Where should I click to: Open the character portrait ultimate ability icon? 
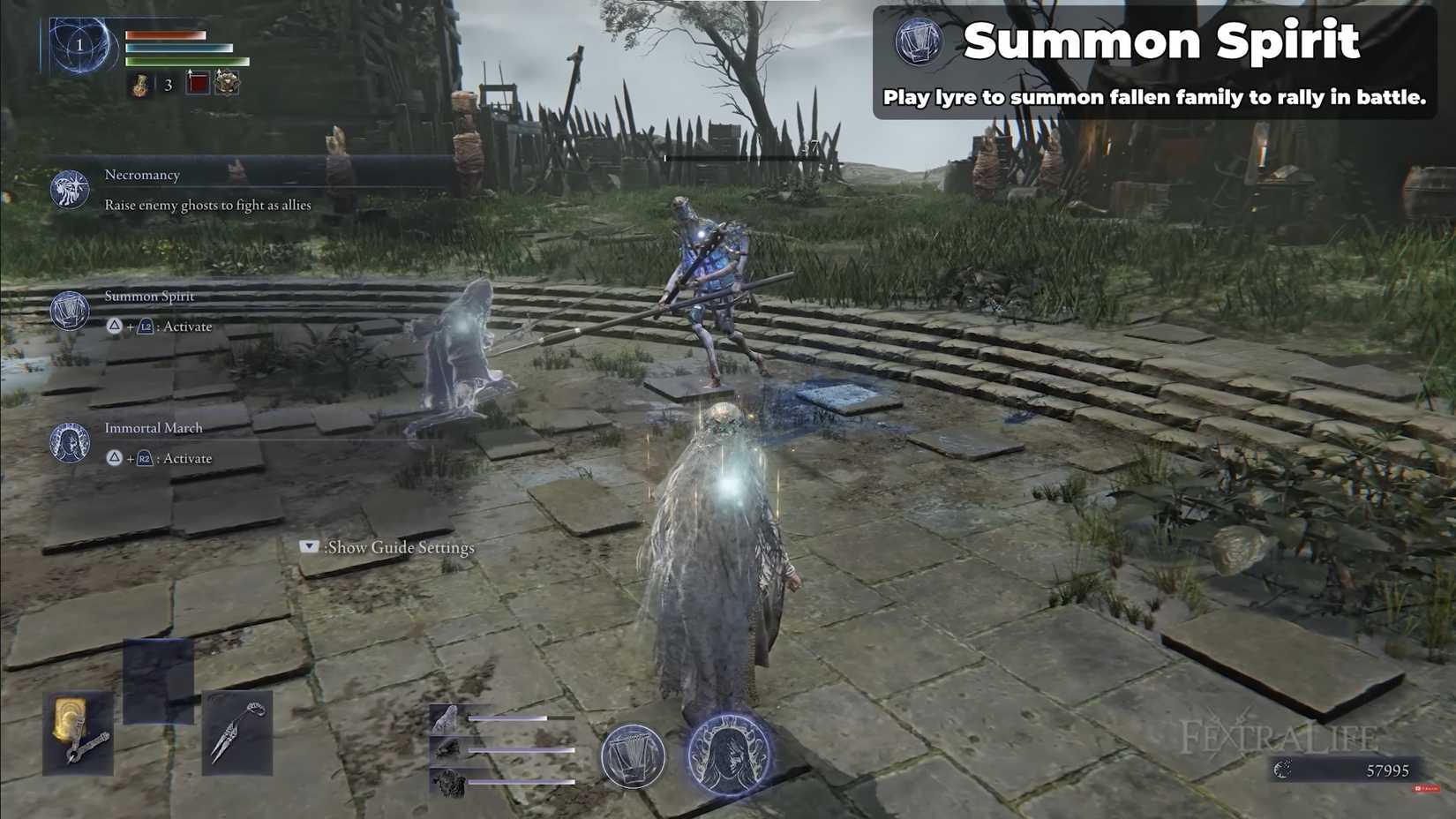(729, 755)
